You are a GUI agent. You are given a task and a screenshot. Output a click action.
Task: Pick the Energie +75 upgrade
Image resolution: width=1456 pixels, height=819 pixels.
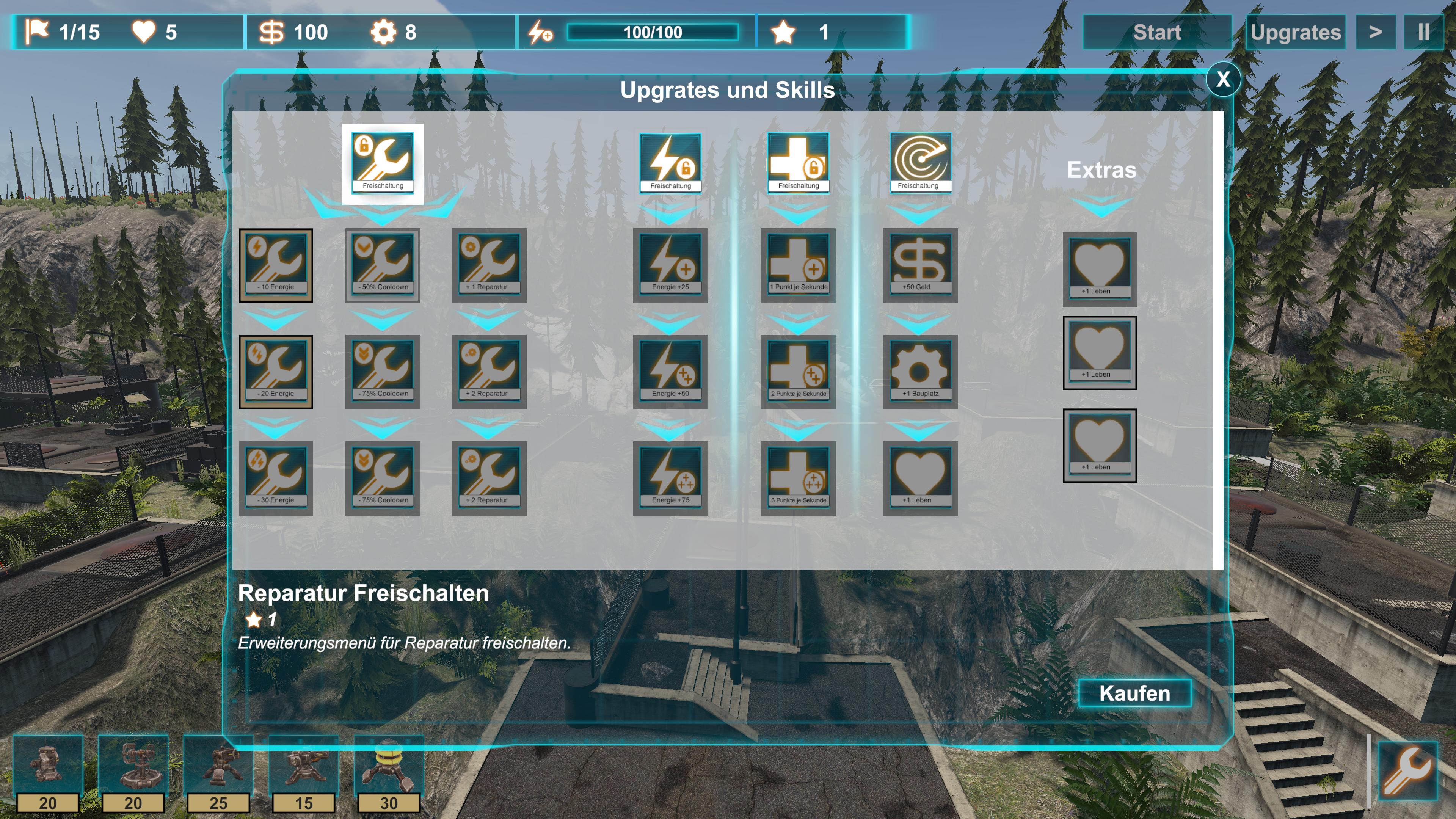670,478
